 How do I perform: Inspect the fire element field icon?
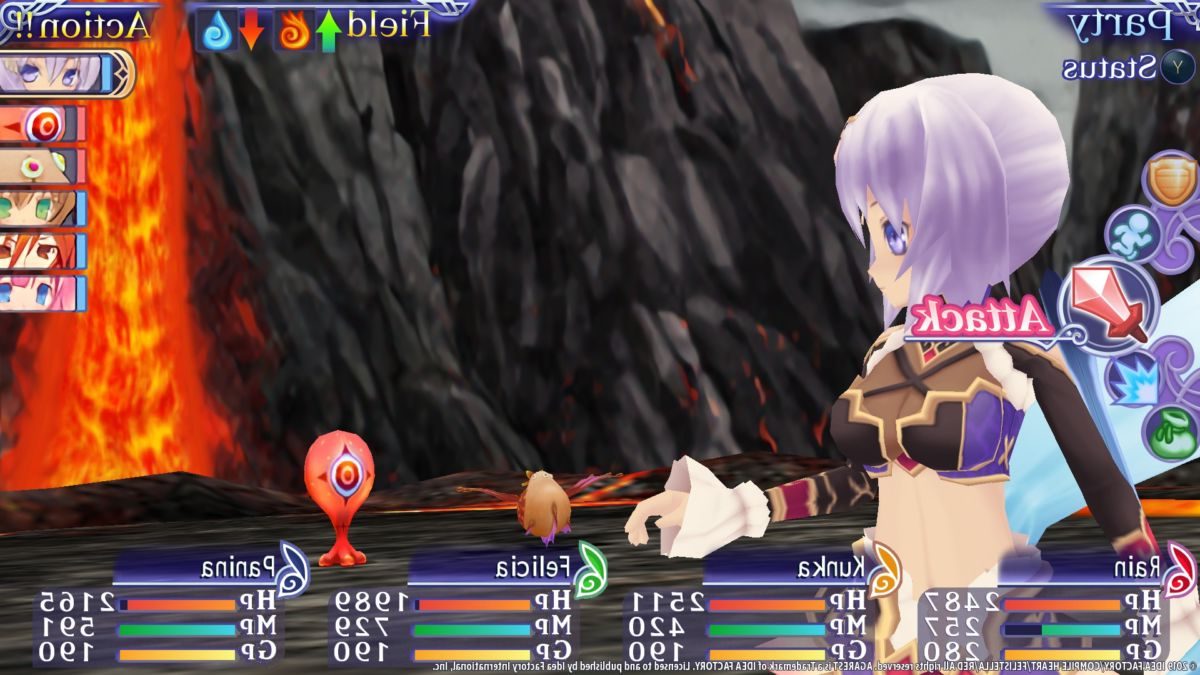pos(295,30)
